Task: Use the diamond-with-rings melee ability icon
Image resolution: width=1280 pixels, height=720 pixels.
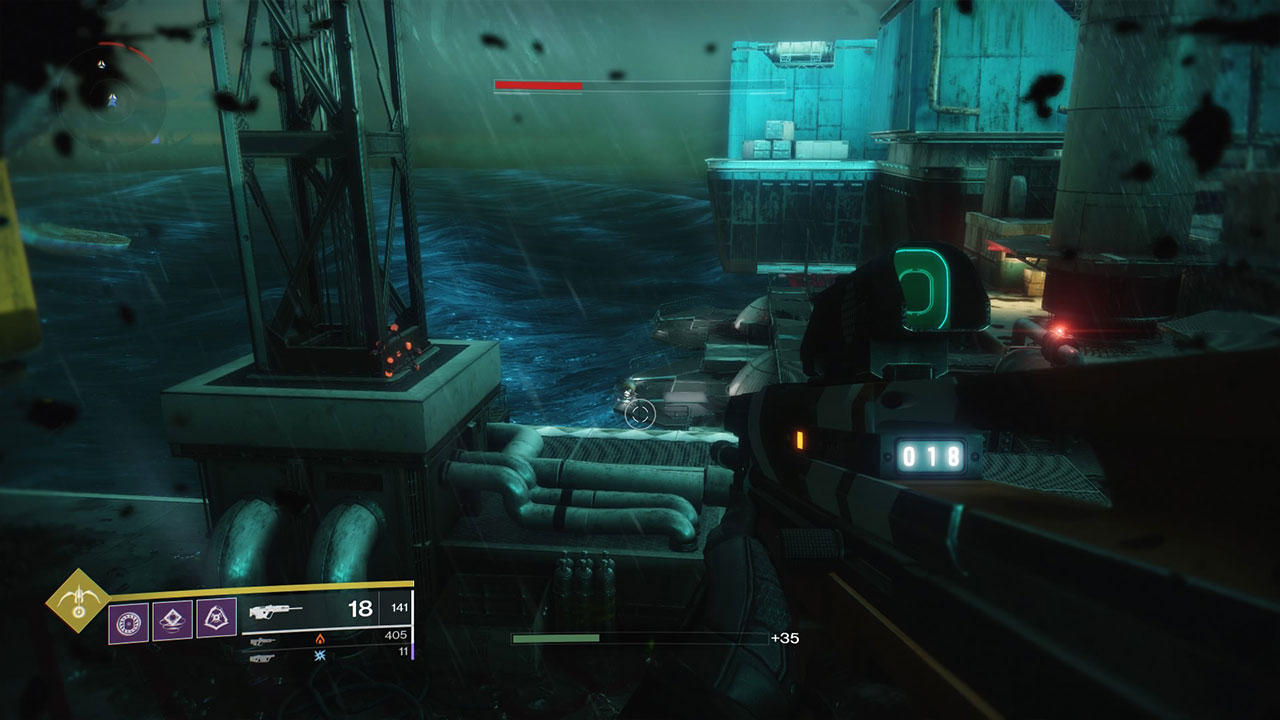Action: tap(173, 621)
